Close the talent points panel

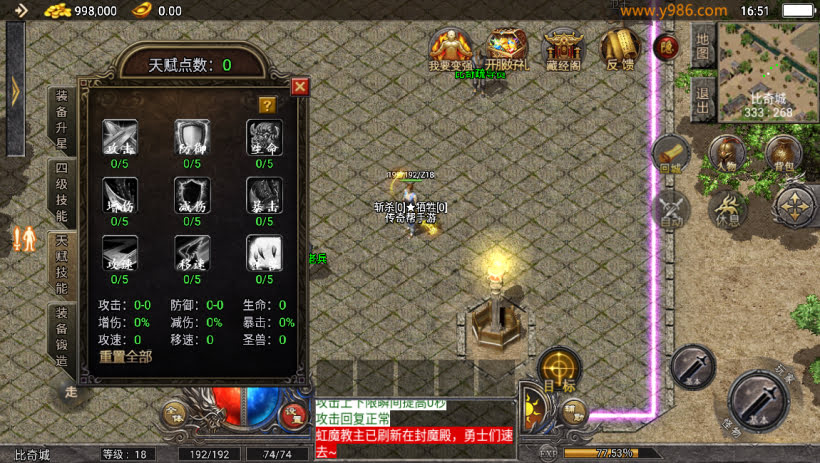(x=299, y=87)
